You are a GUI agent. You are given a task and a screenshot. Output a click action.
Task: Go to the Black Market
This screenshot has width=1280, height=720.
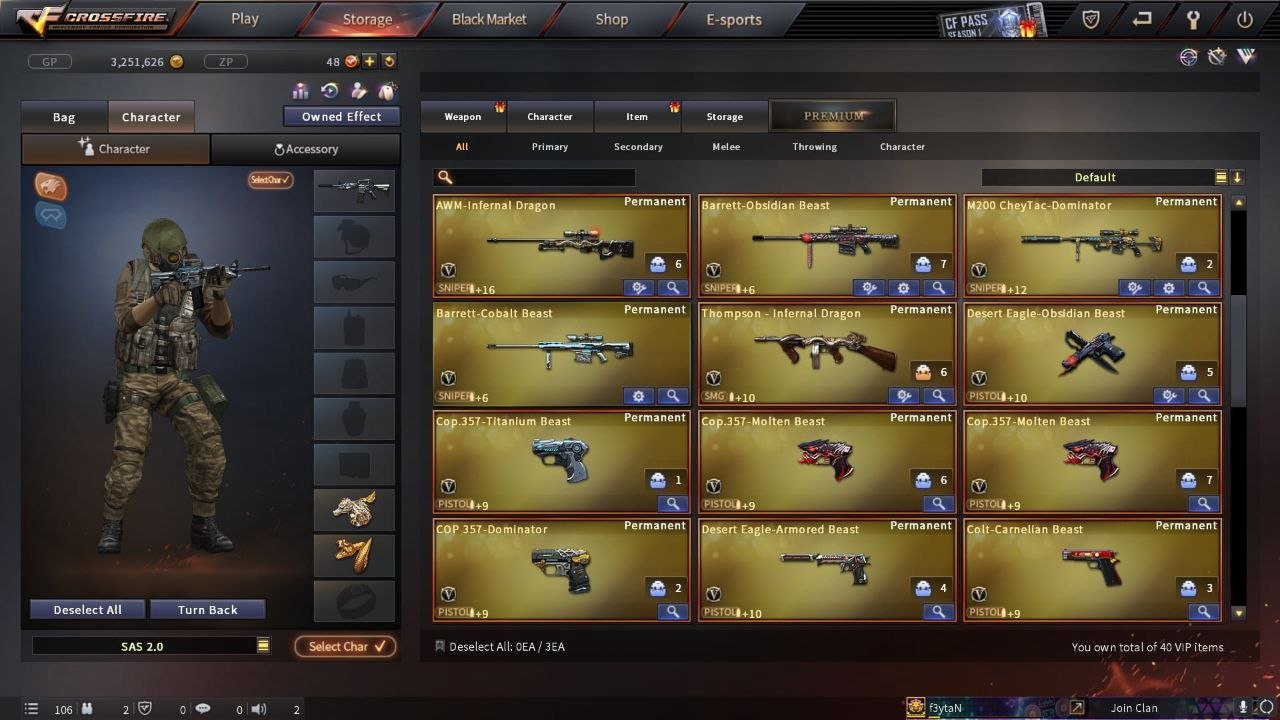point(489,19)
